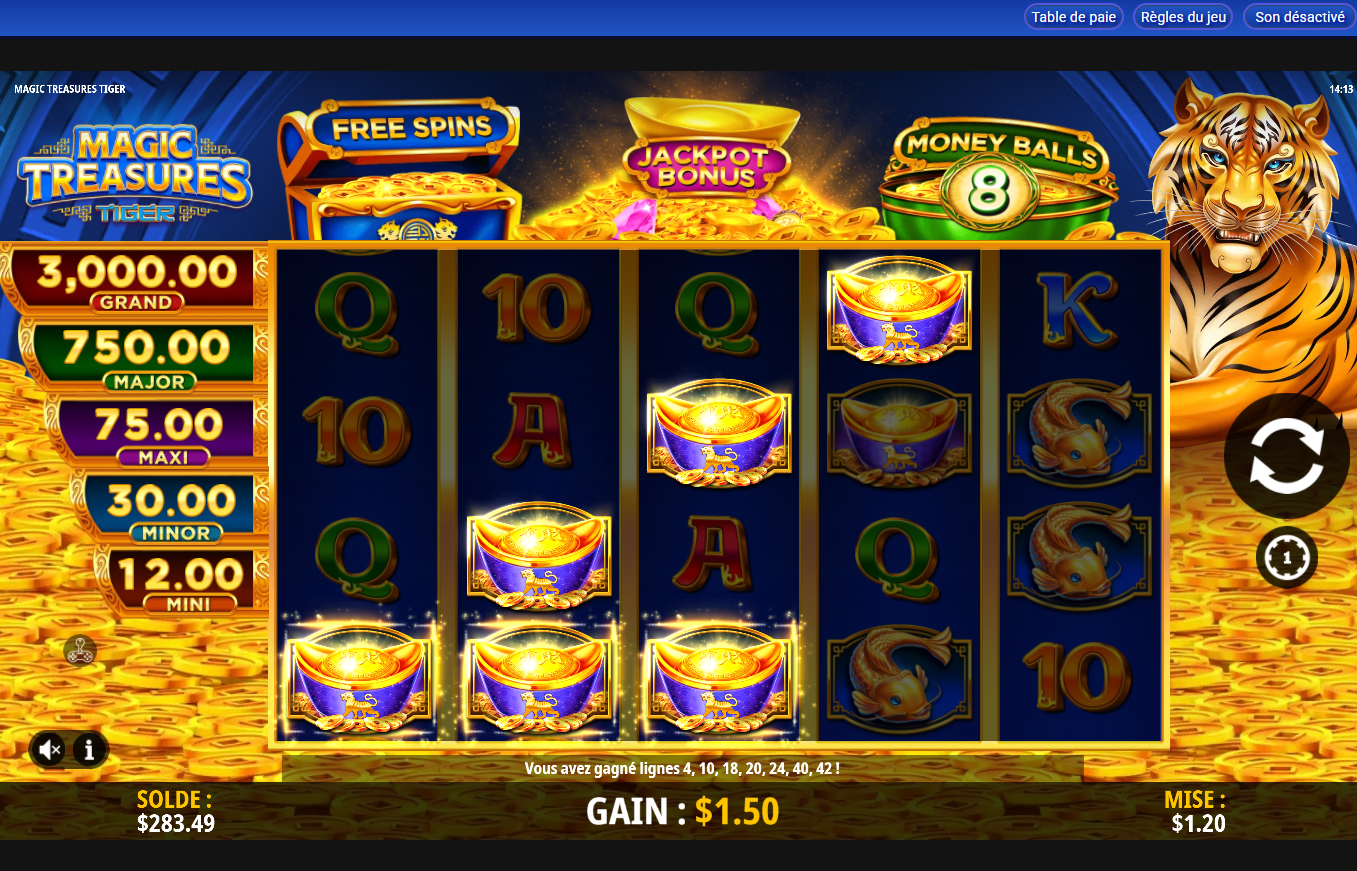Open the bet chip selector button
The width and height of the screenshot is (1357, 871).
click(x=1286, y=557)
